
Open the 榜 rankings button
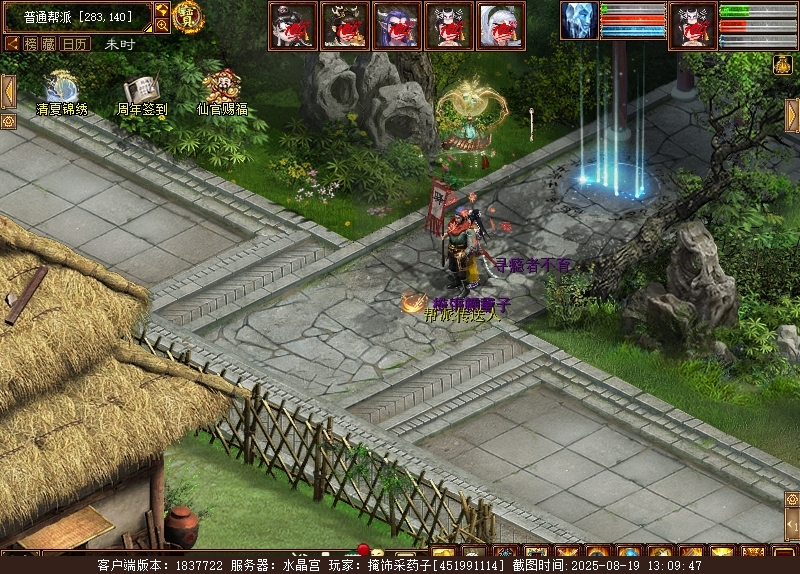30,44
